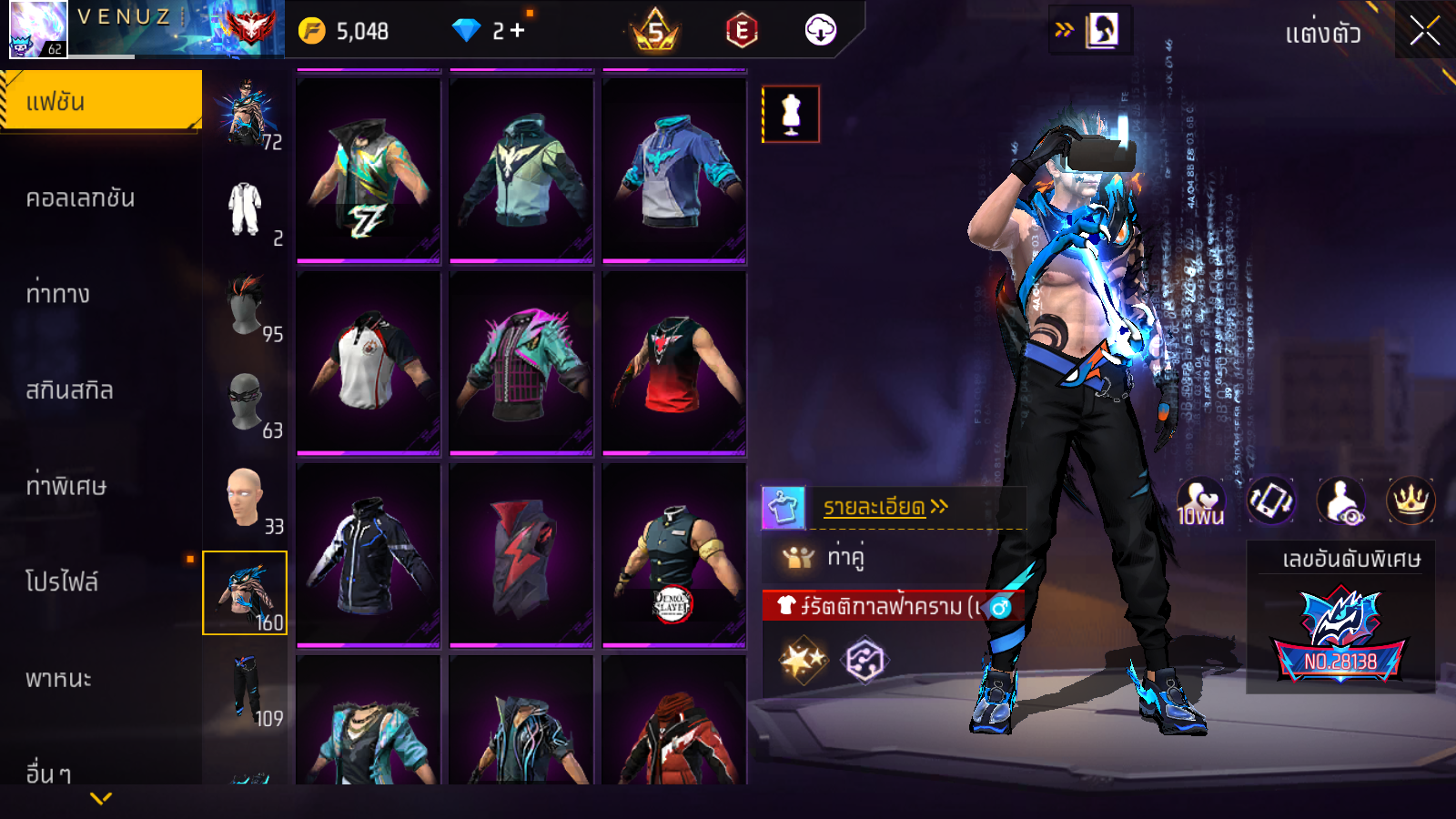The width and height of the screenshot is (1456, 819).
Task: Open the NO.28138 special rank badge
Action: pyautogui.click(x=1340, y=637)
